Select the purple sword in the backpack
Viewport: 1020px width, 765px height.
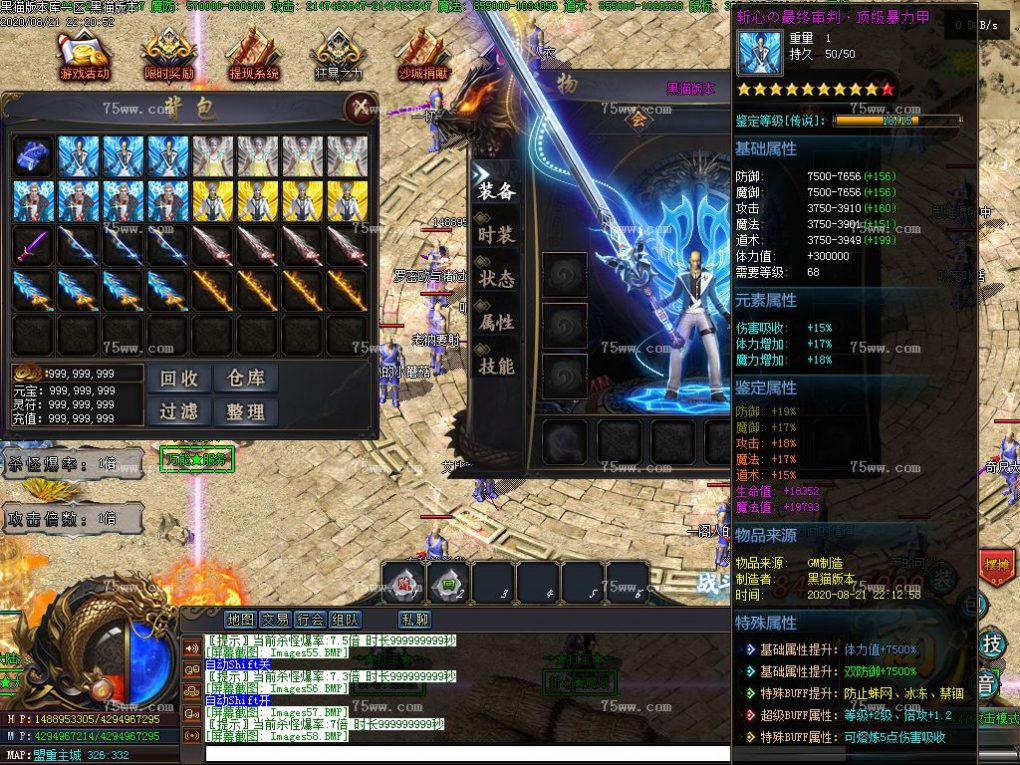33,245
